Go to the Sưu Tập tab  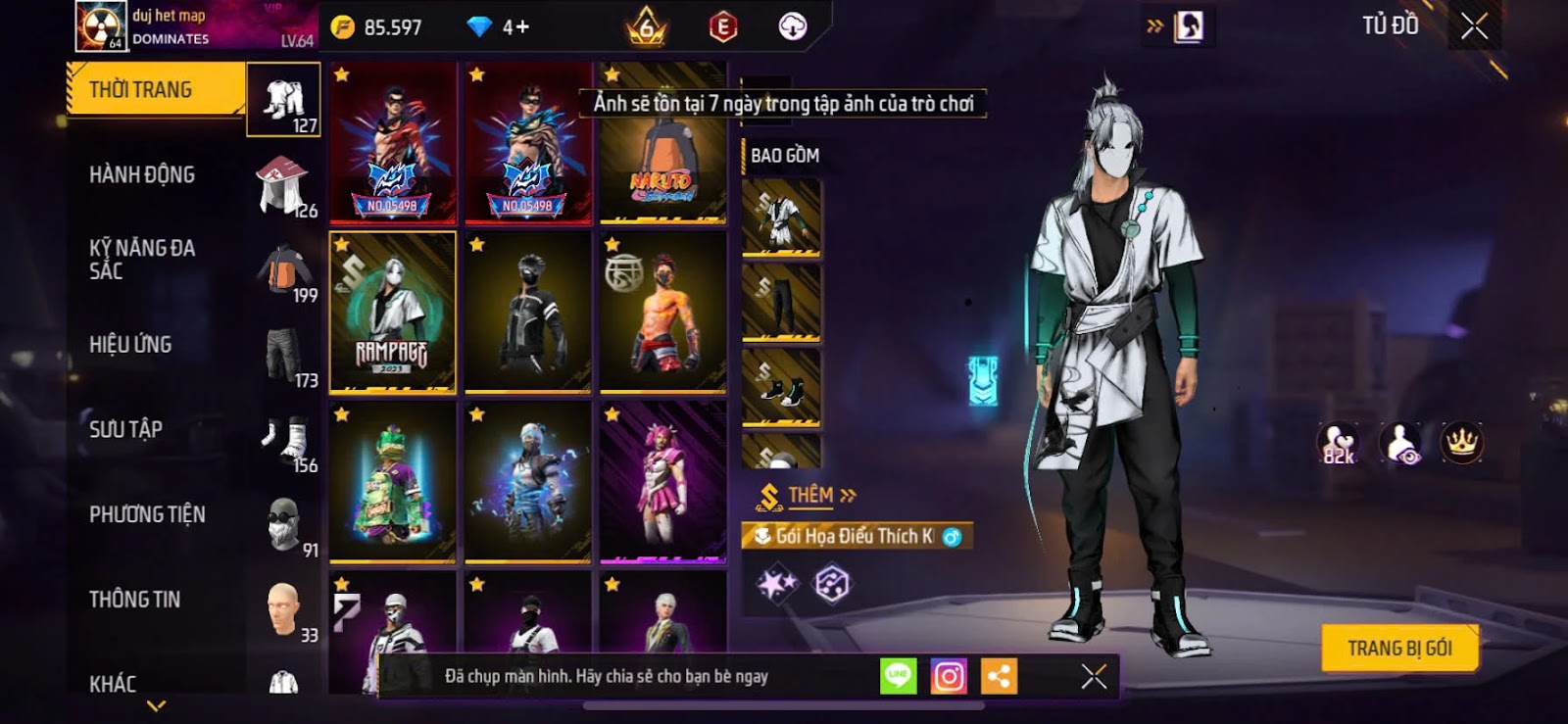pos(125,429)
